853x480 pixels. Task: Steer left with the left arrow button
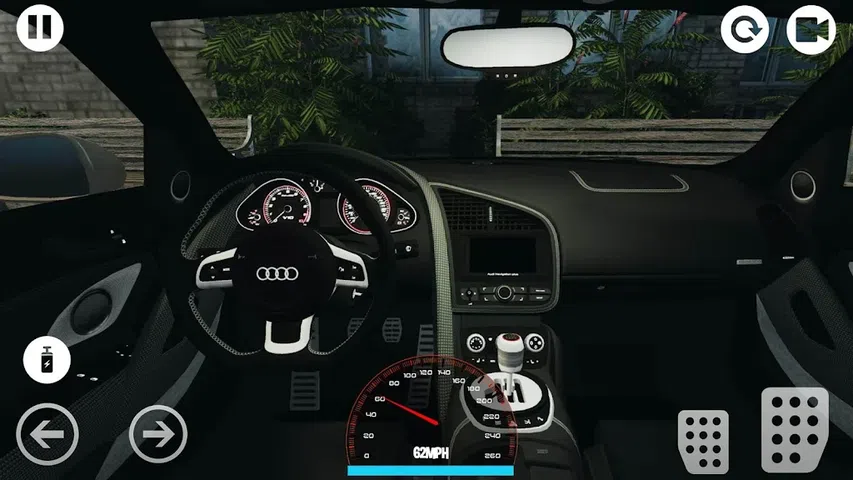(x=48, y=434)
